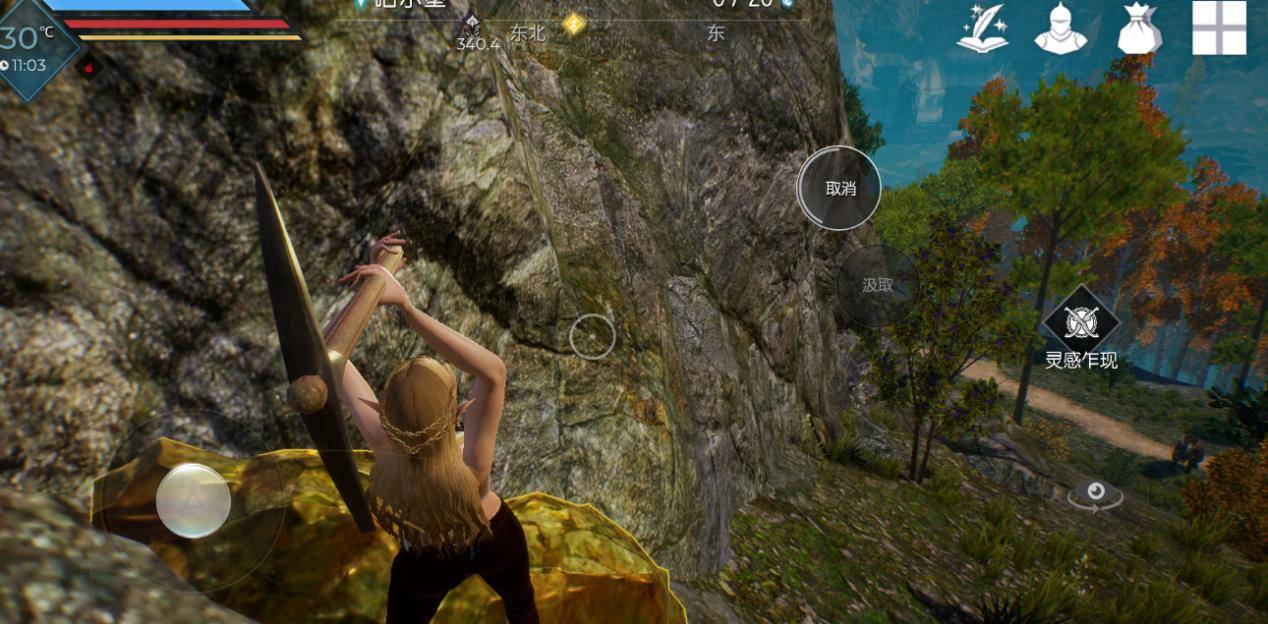Tap the virtual movement joystick knob
This screenshot has height=624, width=1268.
(x=193, y=500)
